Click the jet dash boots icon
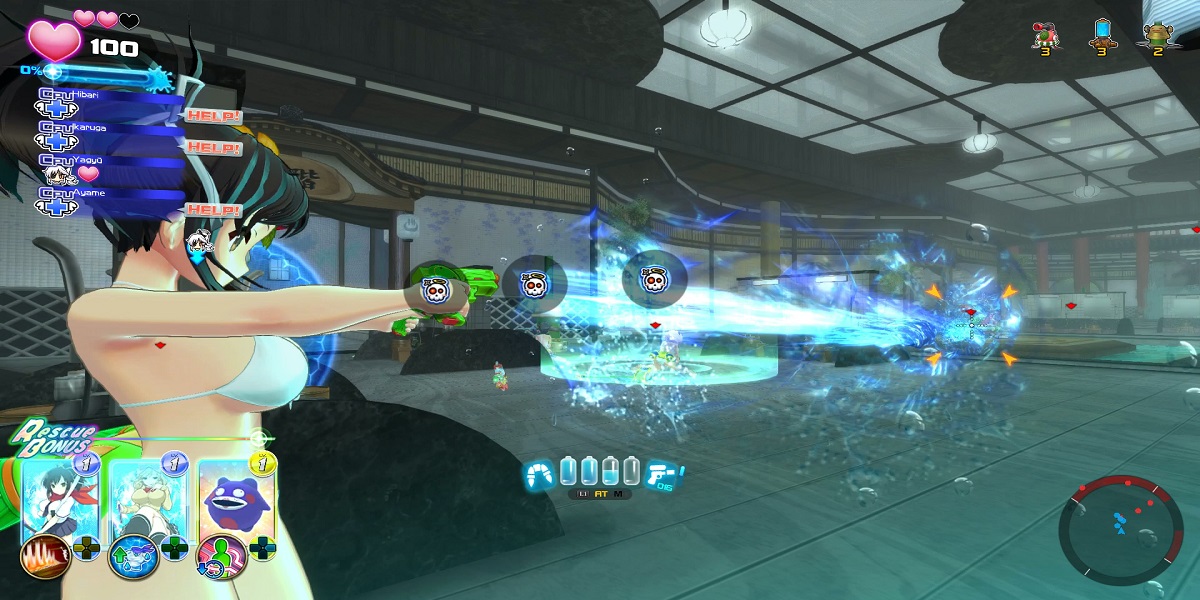This screenshot has width=1200, height=600. (x=540, y=474)
